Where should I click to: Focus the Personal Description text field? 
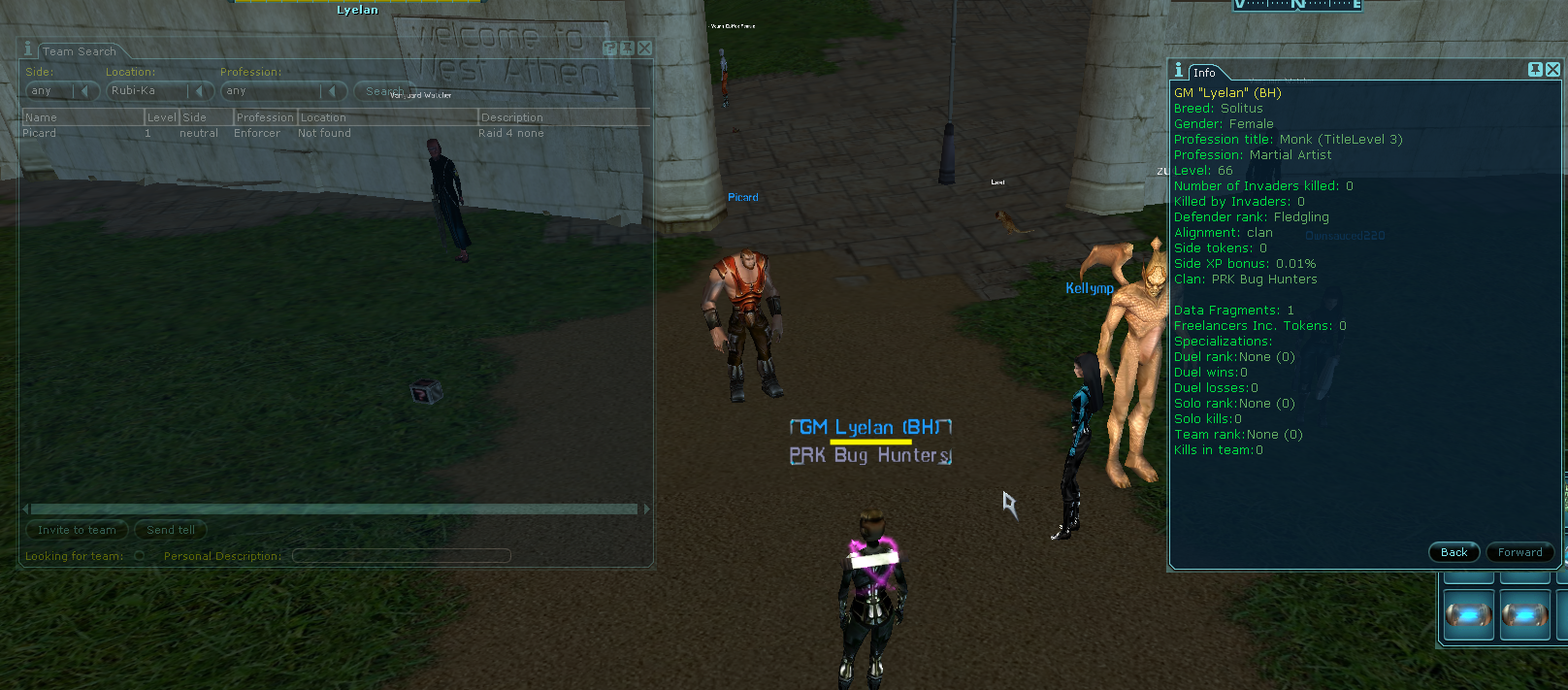pyautogui.click(x=401, y=556)
